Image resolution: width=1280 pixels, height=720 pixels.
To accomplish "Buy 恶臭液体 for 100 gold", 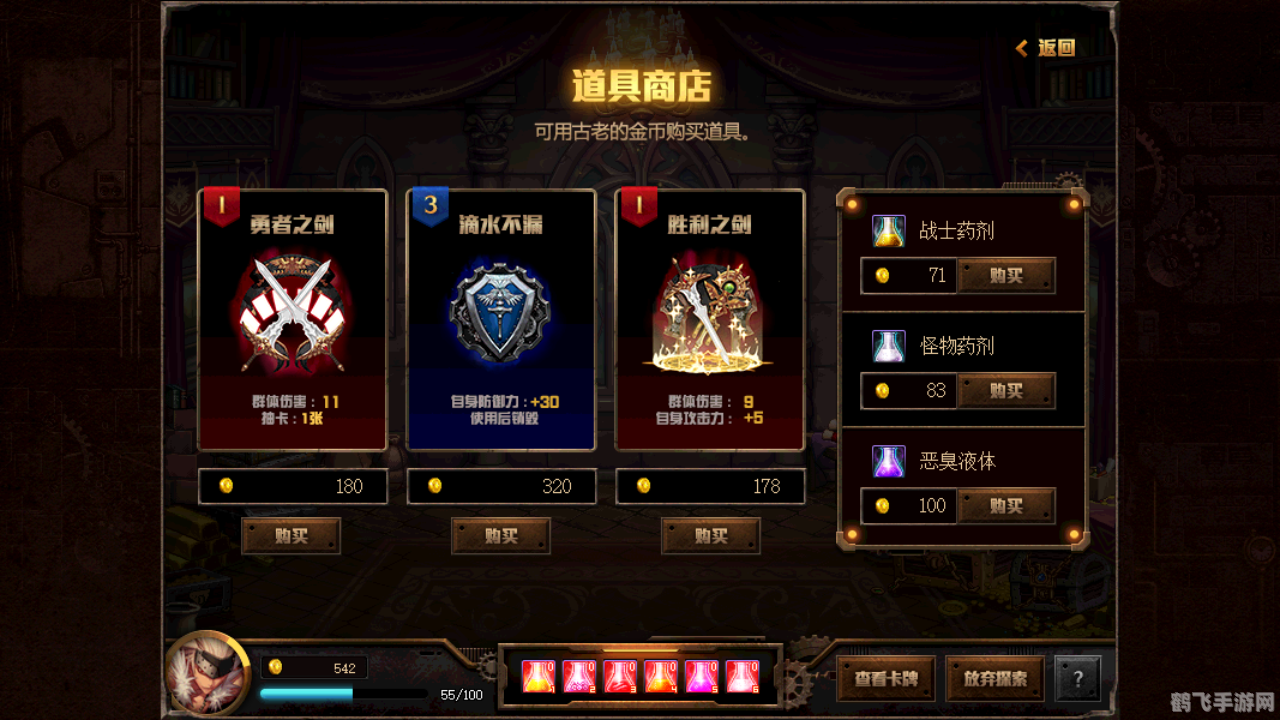I will [1007, 506].
